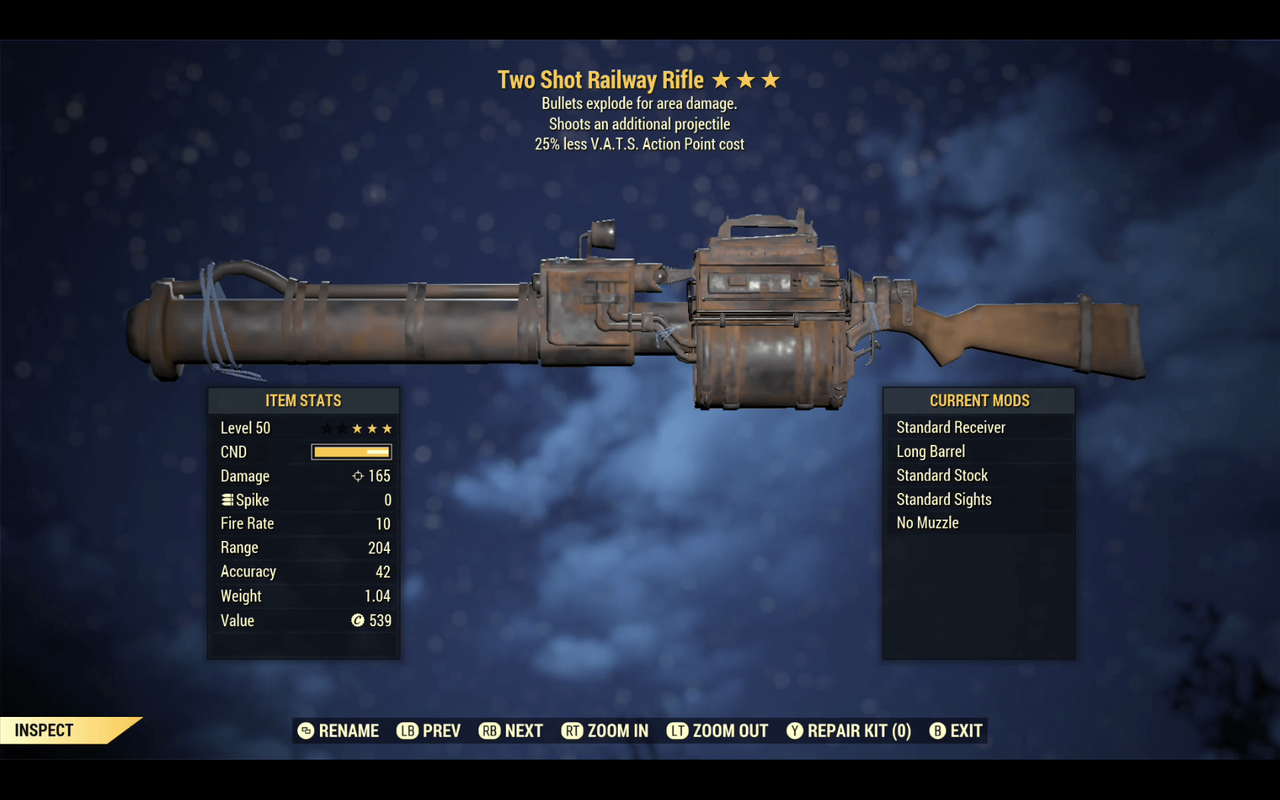This screenshot has height=800, width=1280.
Task: Select the LB button icon before PREV
Action: (406, 731)
